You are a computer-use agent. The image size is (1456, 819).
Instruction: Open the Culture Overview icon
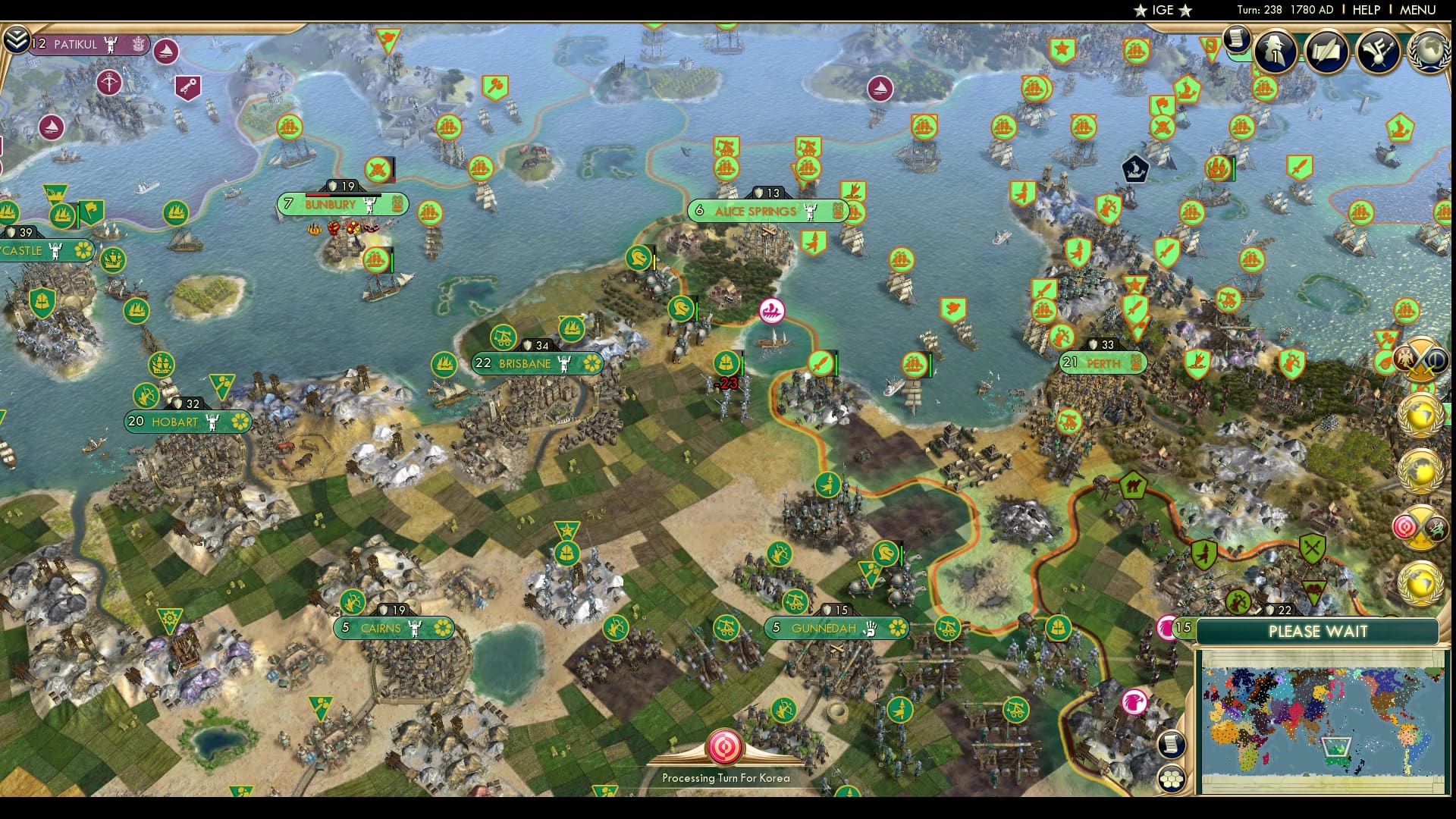[x=1378, y=50]
